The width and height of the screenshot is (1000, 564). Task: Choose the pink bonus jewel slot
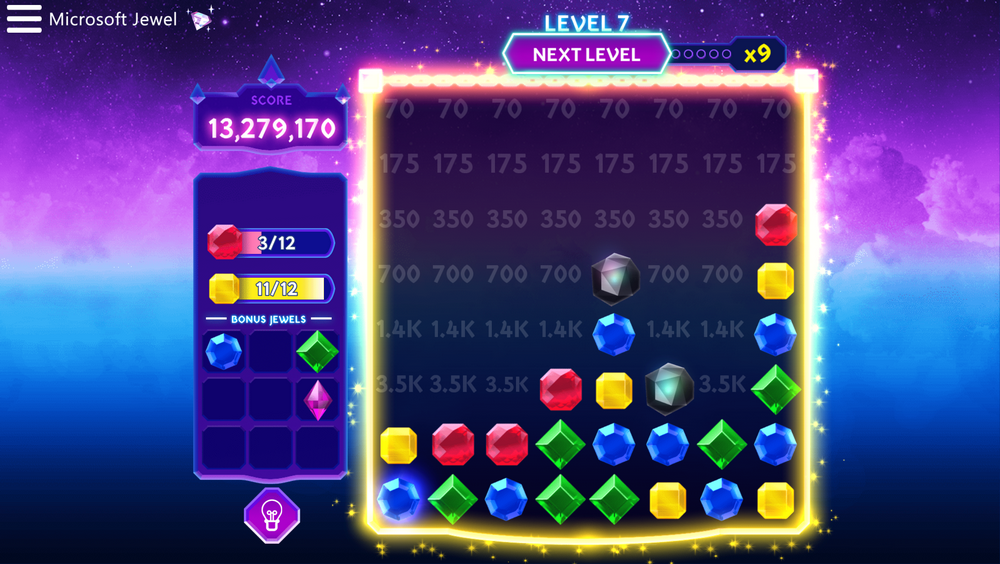pos(318,400)
